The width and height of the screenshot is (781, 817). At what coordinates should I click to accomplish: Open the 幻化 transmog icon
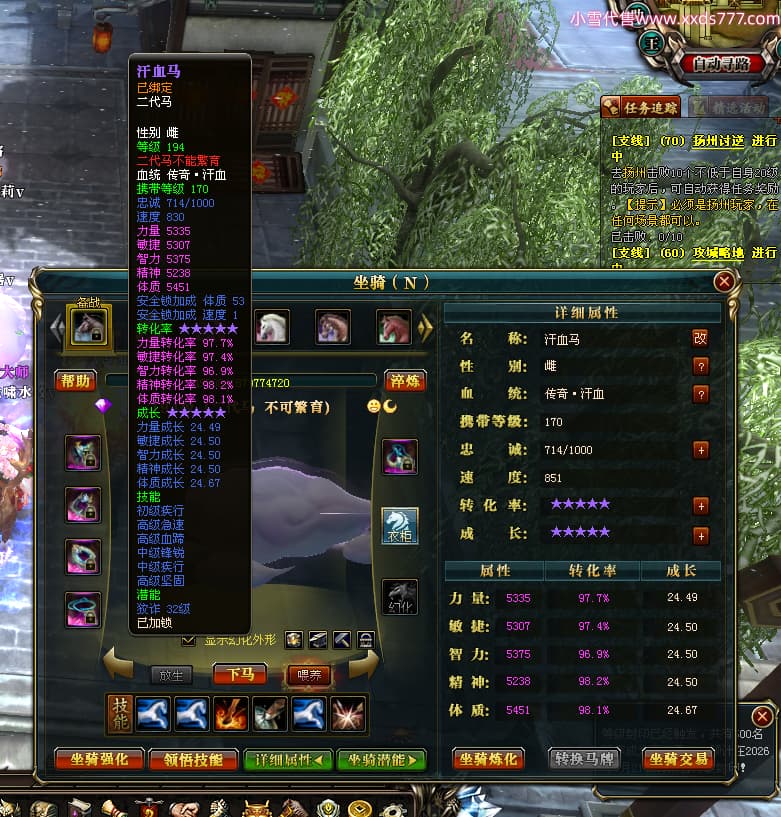coord(400,596)
